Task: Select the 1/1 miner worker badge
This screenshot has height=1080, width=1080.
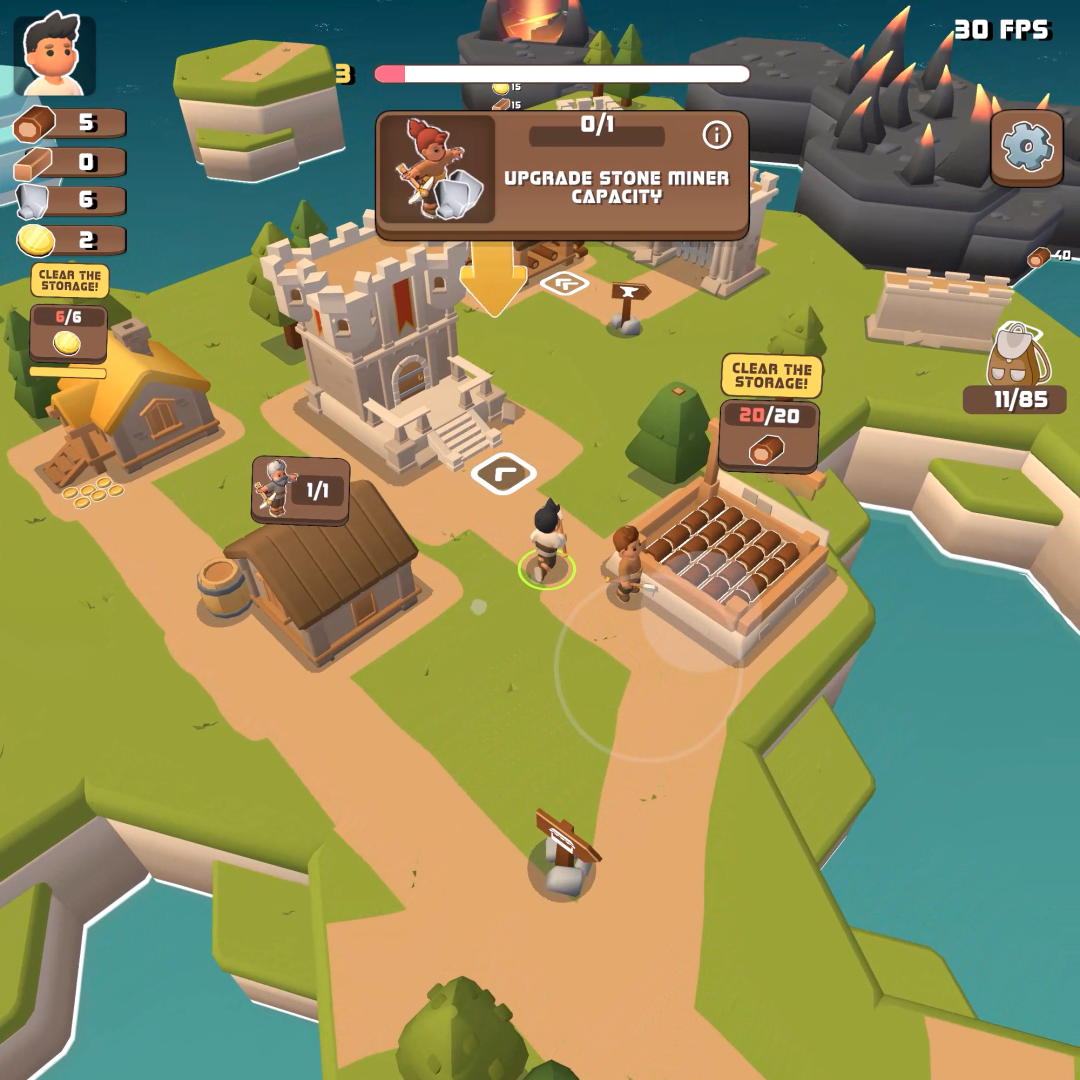Action: pyautogui.click(x=300, y=490)
